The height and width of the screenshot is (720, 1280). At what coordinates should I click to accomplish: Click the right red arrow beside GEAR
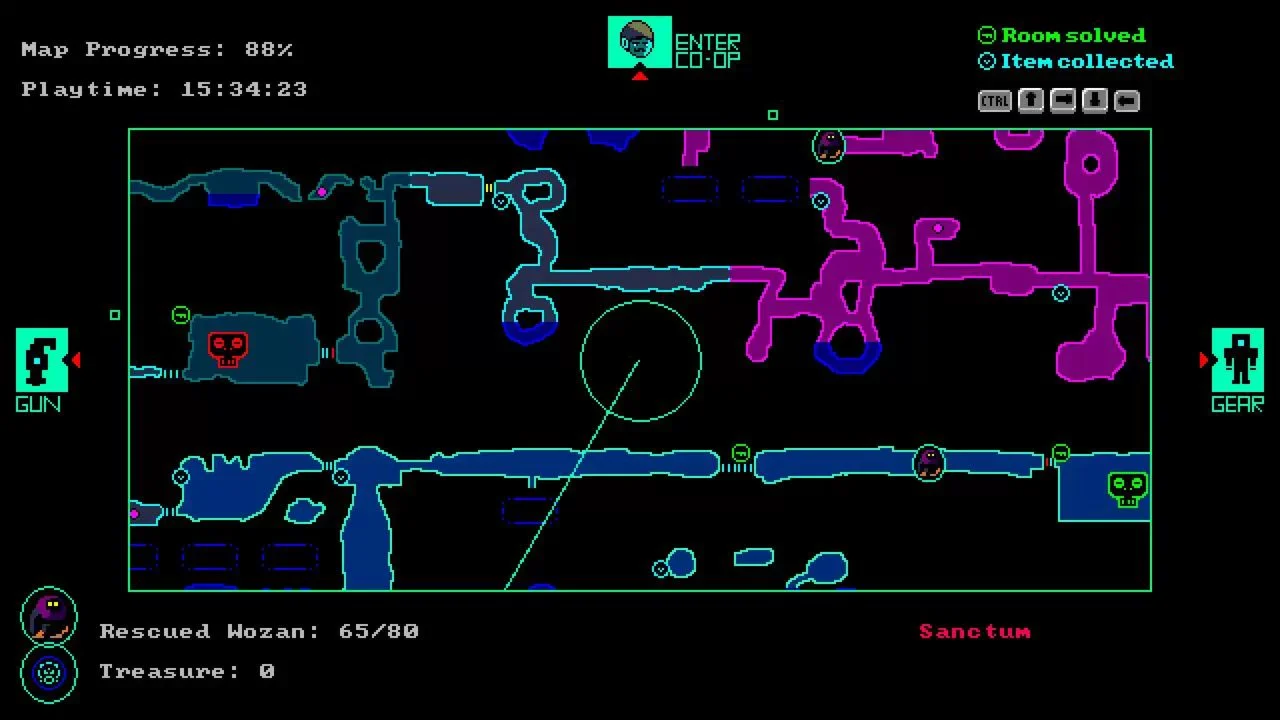coord(1204,360)
